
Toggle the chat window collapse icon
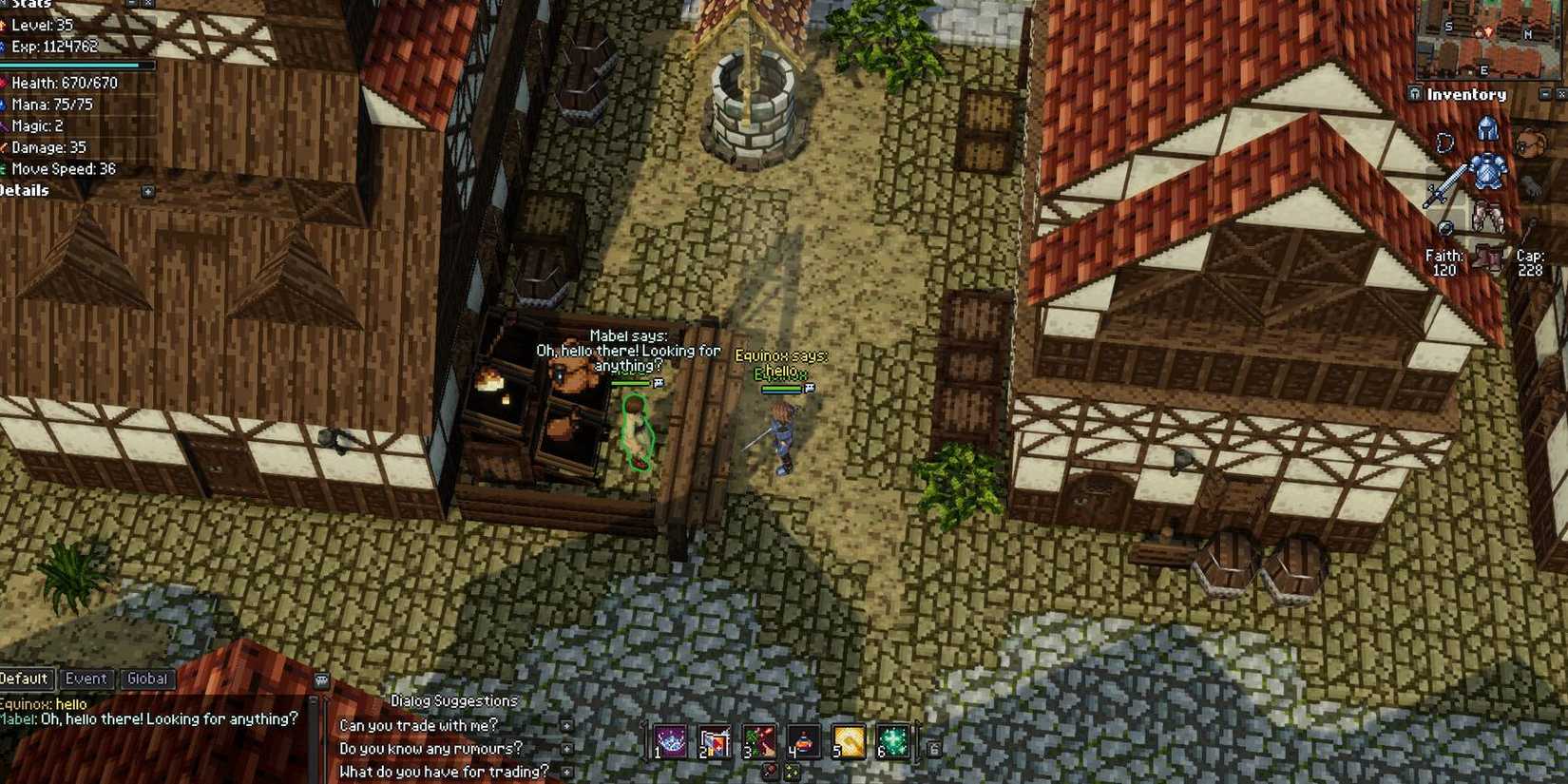pos(321,679)
